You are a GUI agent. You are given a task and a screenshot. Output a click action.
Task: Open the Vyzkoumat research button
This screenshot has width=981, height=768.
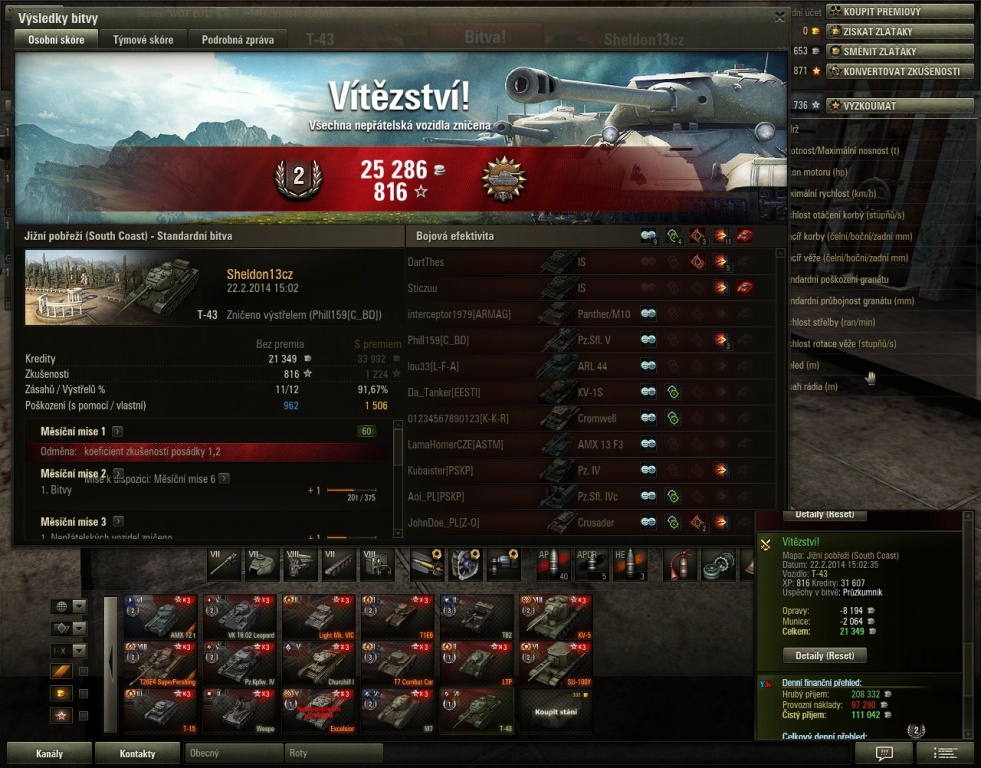899,105
